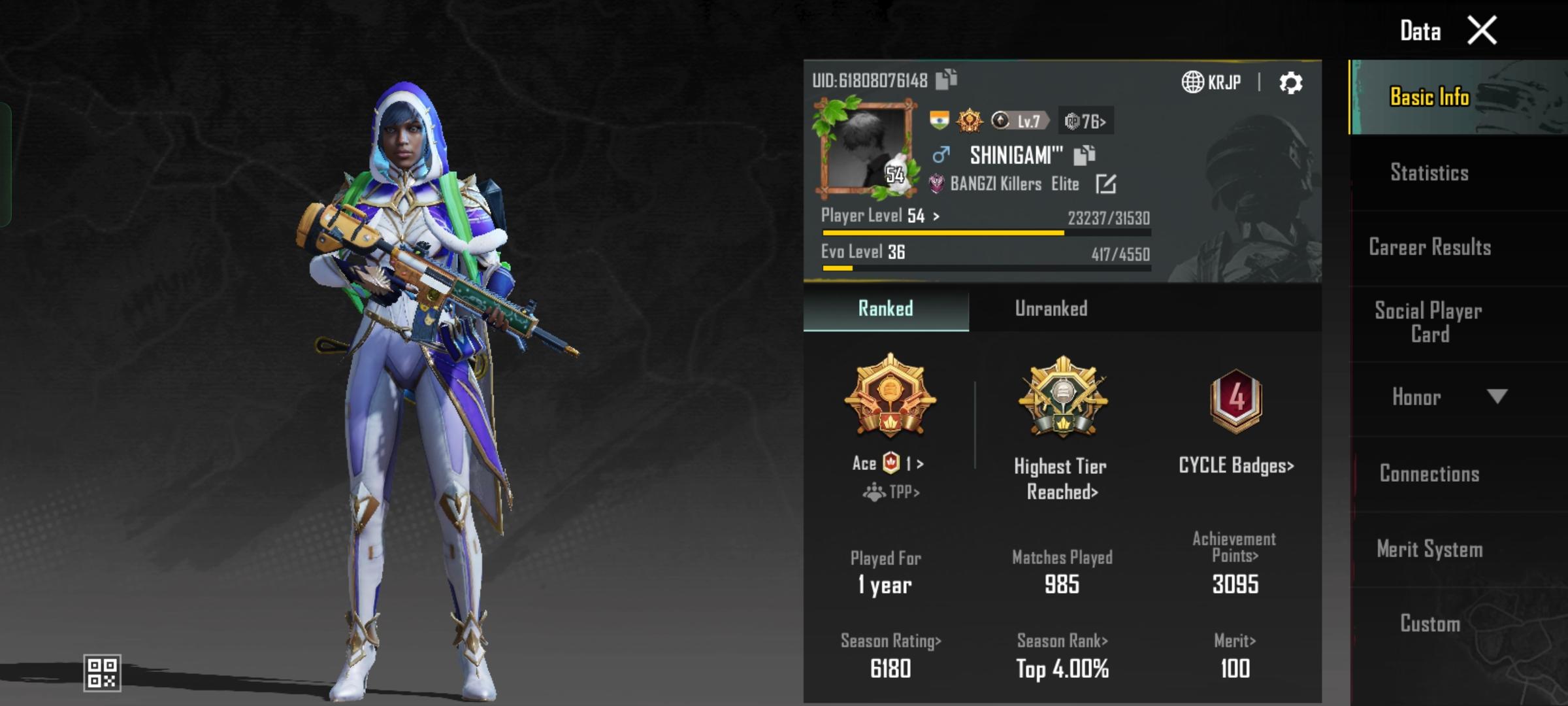Screen dimensions: 1568x706
Task: Select the Custom menu entry
Action: [x=1429, y=624]
